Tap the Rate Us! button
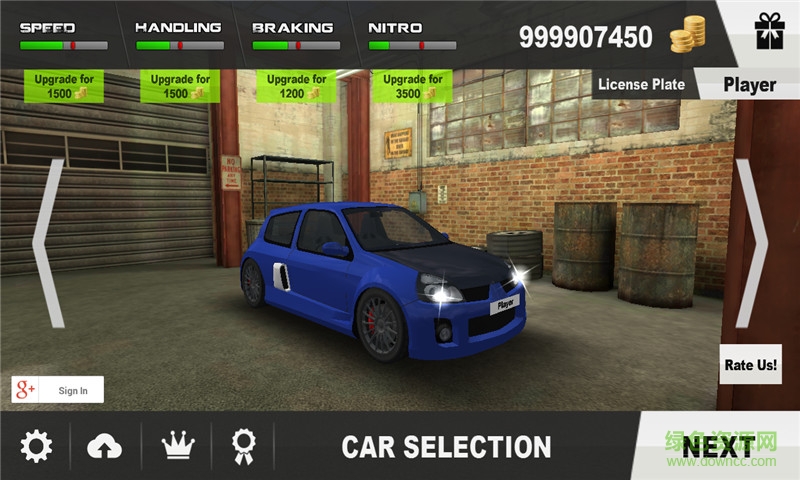 click(750, 365)
